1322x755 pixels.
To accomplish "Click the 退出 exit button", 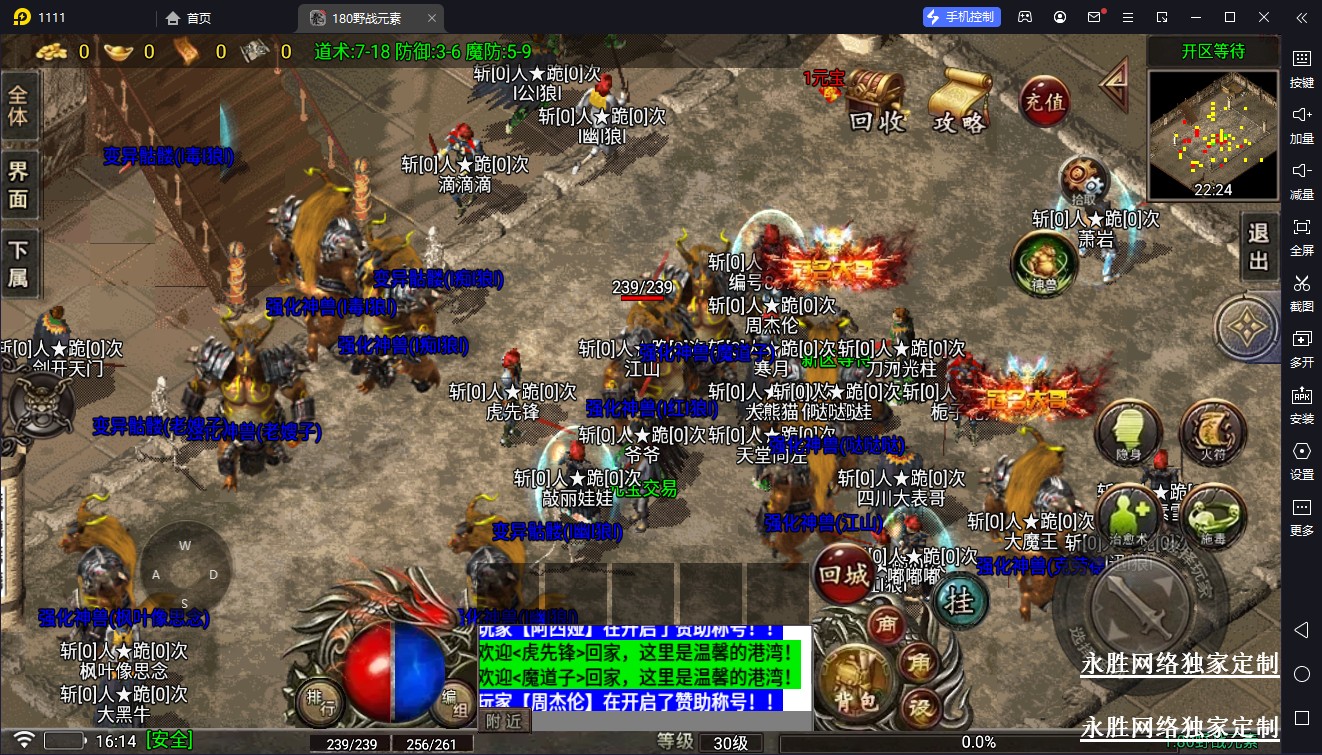I will pyautogui.click(x=1258, y=248).
